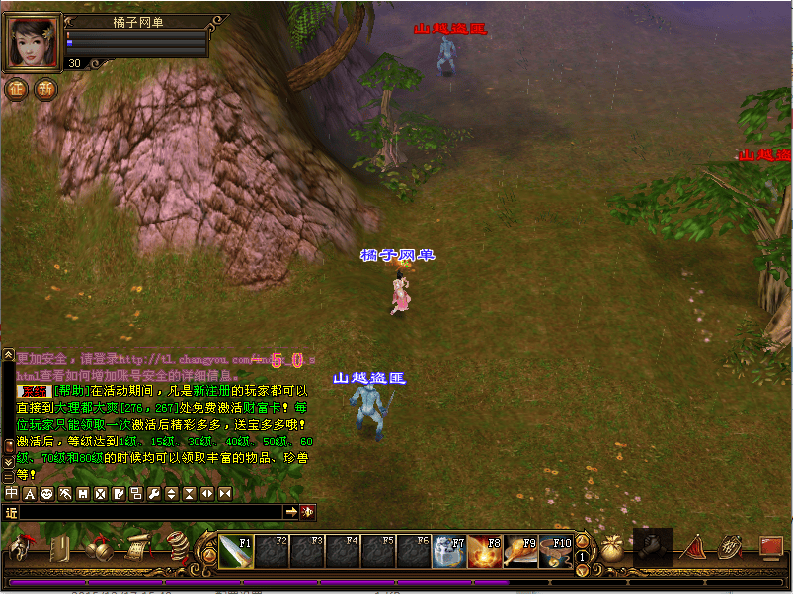This screenshot has width=793, height=594.
Task: Click the red-wrapped coil icon
Action: click(x=177, y=549)
